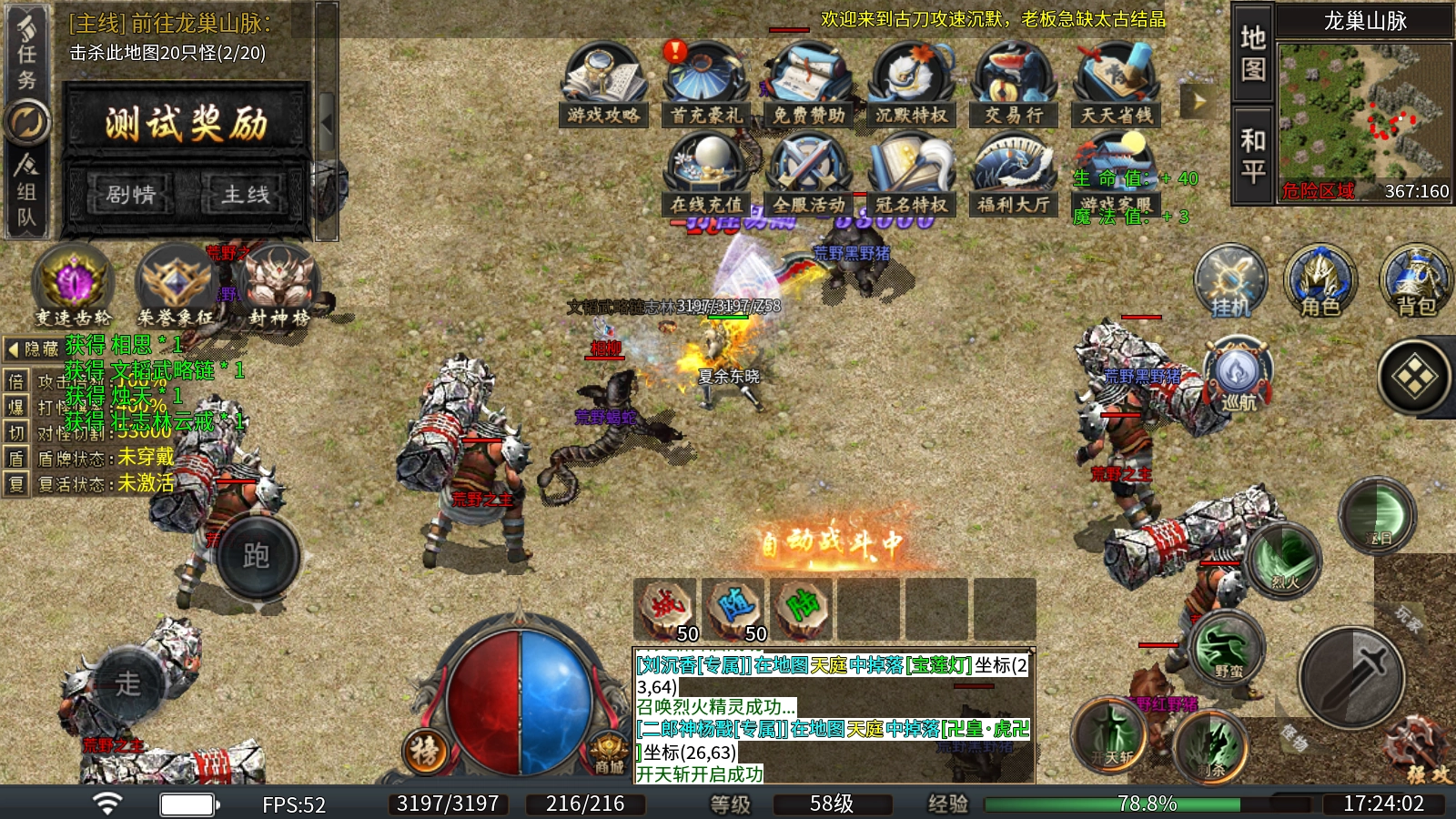
Task: Use the 城 return scroll slot
Action: (x=666, y=610)
